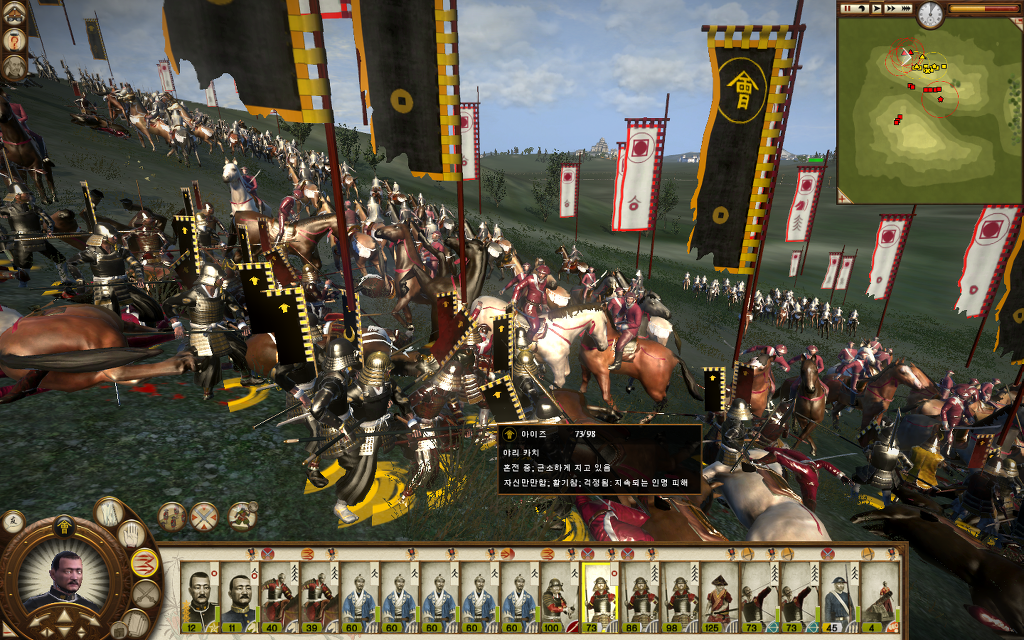The height and width of the screenshot is (640, 1024).
Task: Click the crossed-arrows round button above unit cards
Action: (x=206, y=516)
